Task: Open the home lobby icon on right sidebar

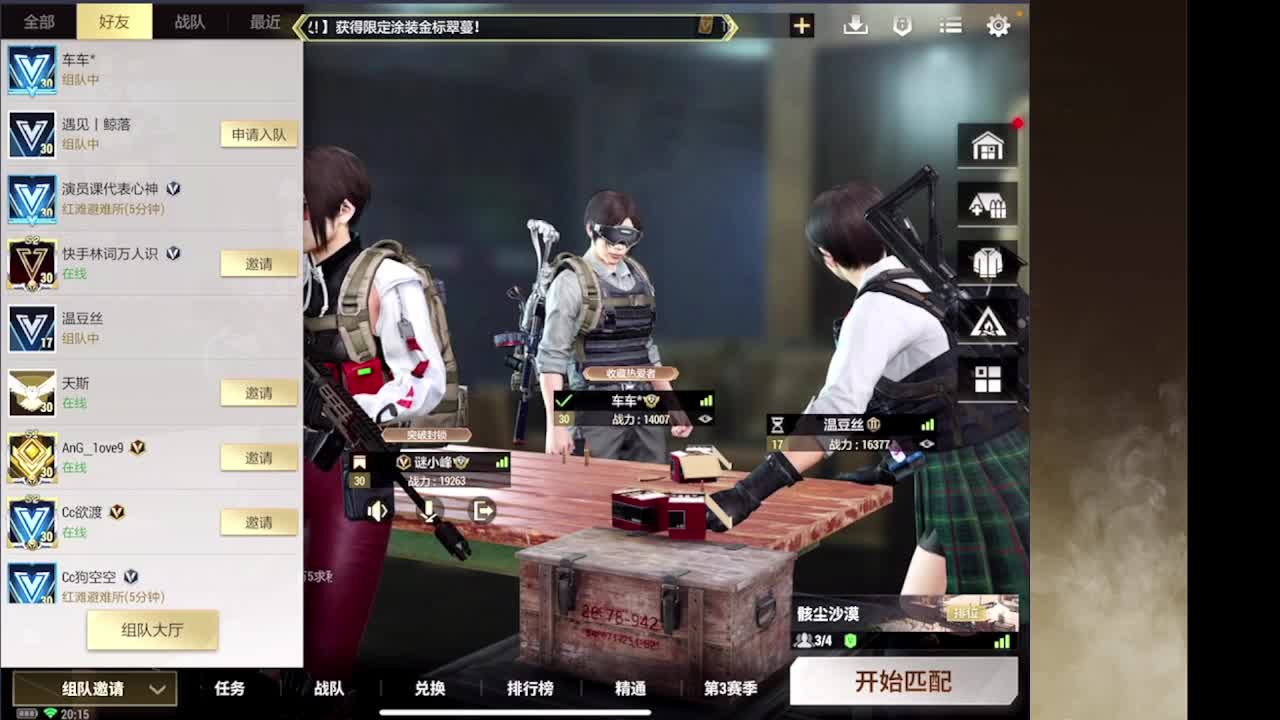Action: coord(987,146)
